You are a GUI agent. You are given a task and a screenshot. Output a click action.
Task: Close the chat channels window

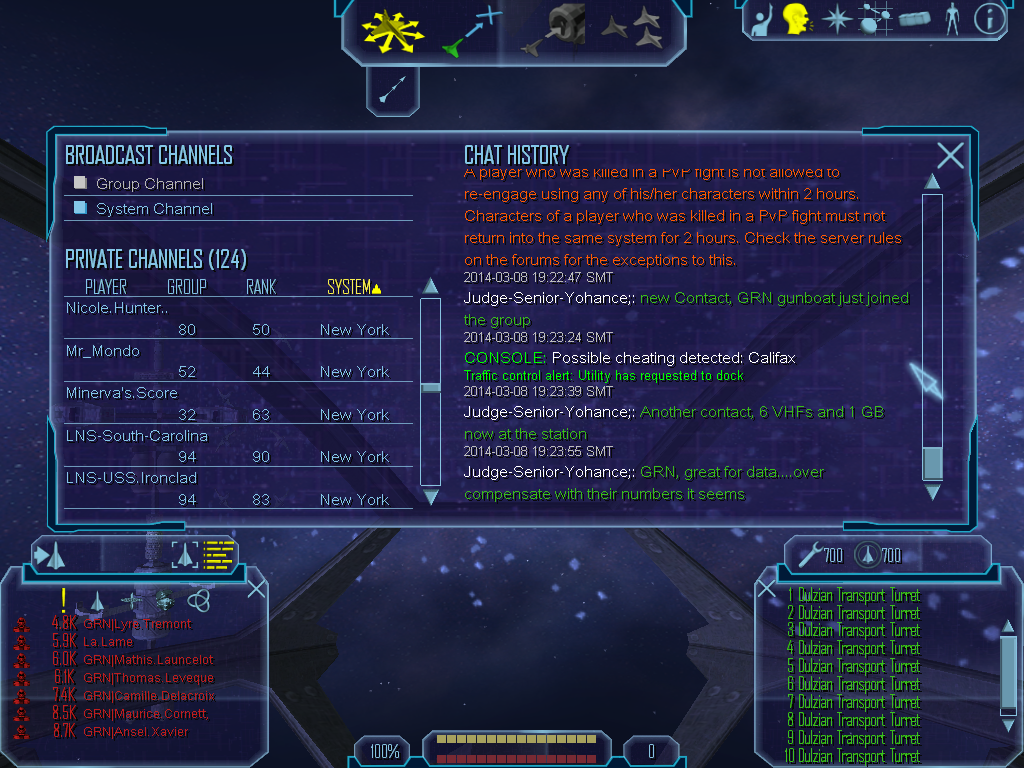(950, 155)
